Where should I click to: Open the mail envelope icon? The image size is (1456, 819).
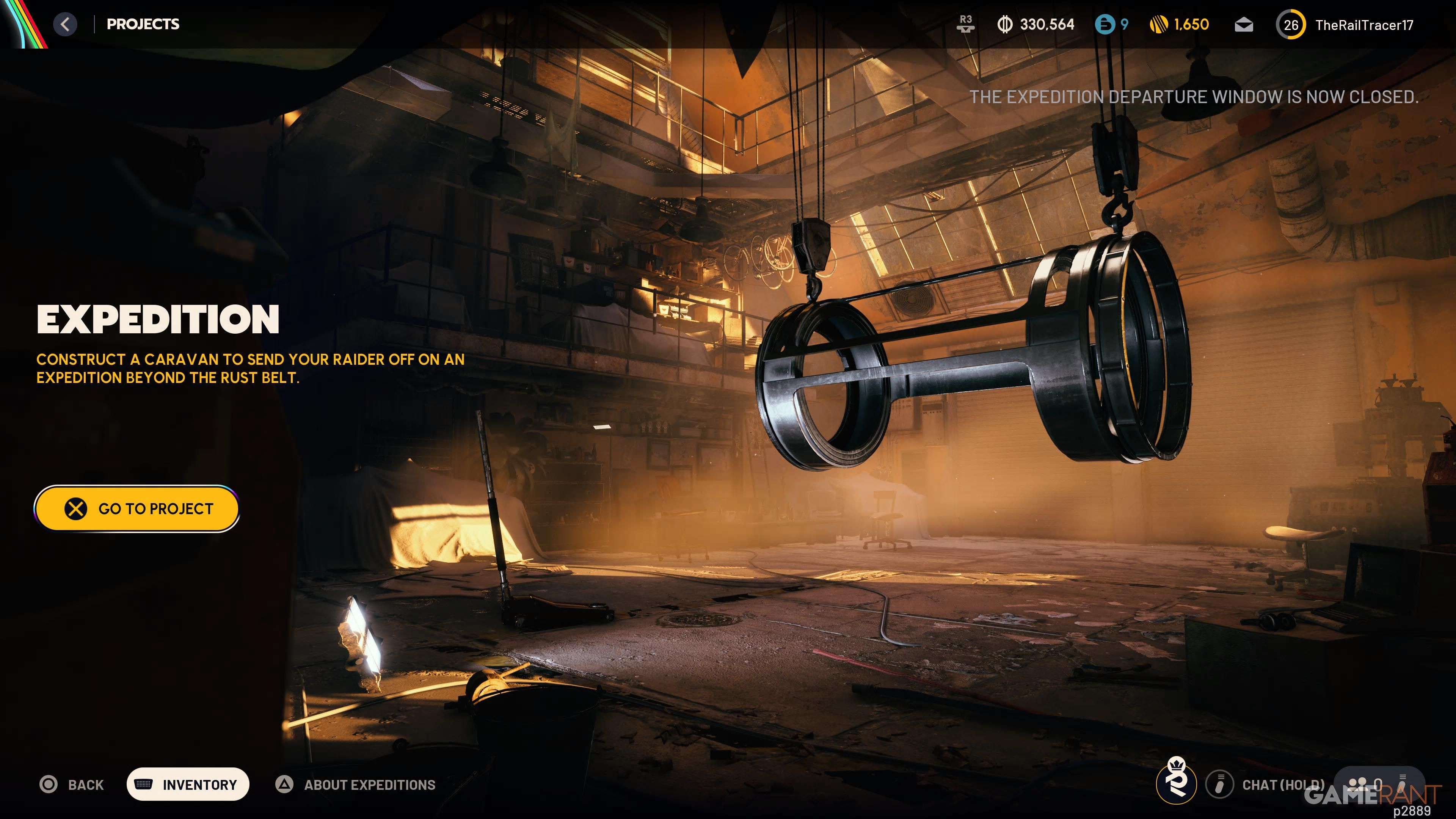(1244, 25)
